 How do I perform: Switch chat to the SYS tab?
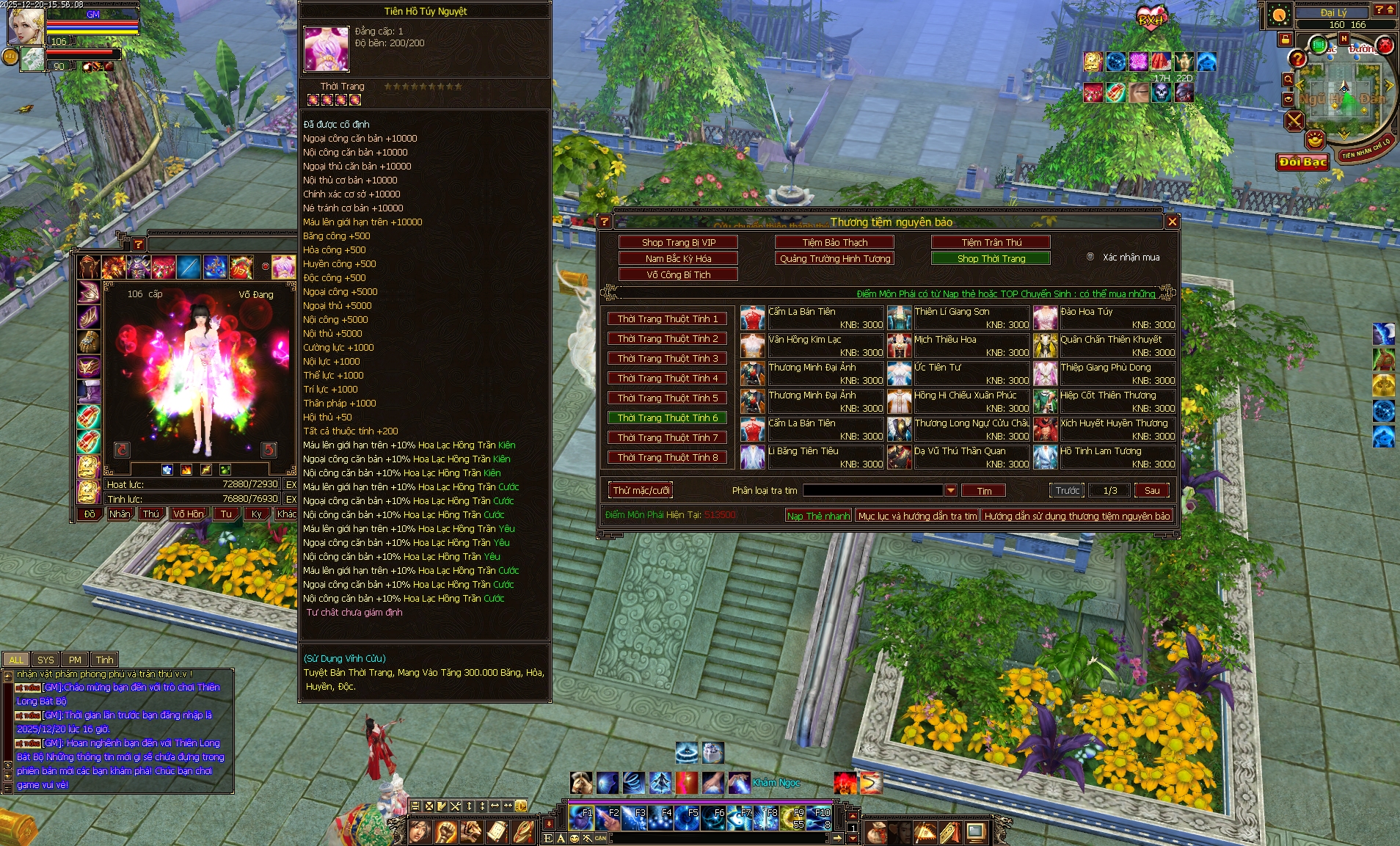tap(45, 660)
